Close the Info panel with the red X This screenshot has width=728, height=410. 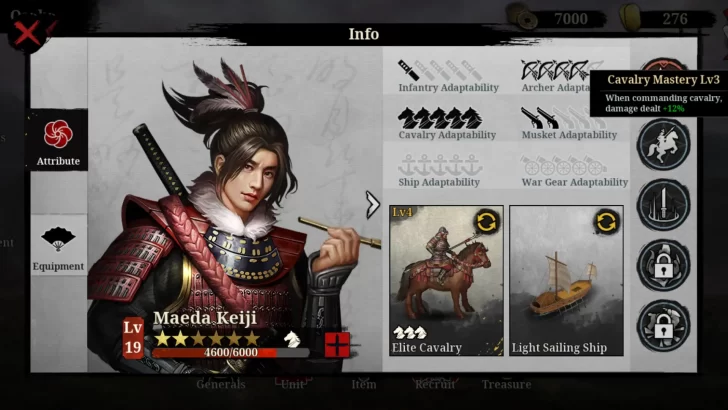pyautogui.click(x=27, y=31)
